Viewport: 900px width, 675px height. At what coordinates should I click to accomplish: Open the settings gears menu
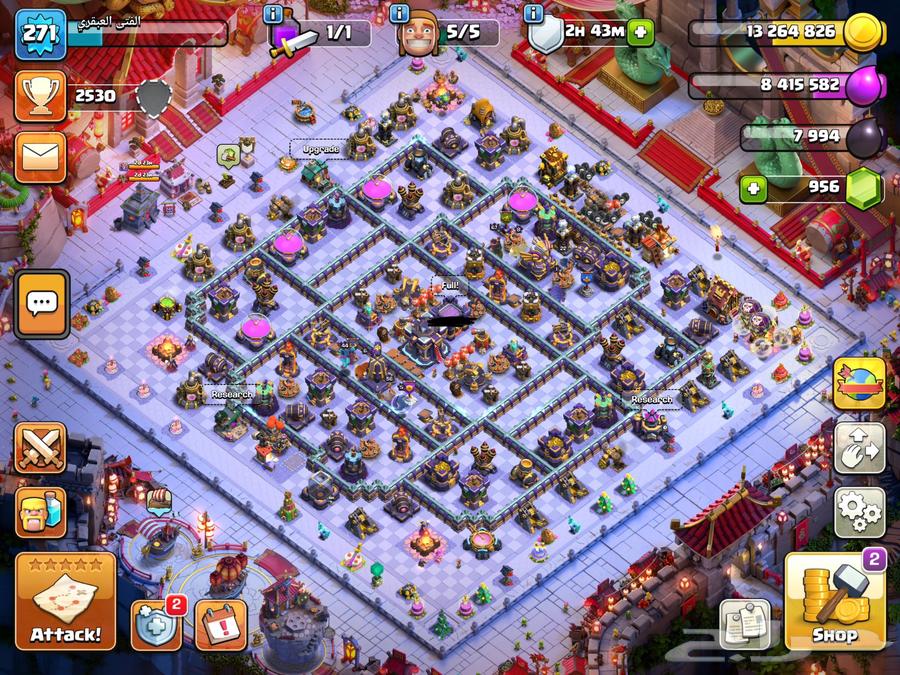point(859,512)
